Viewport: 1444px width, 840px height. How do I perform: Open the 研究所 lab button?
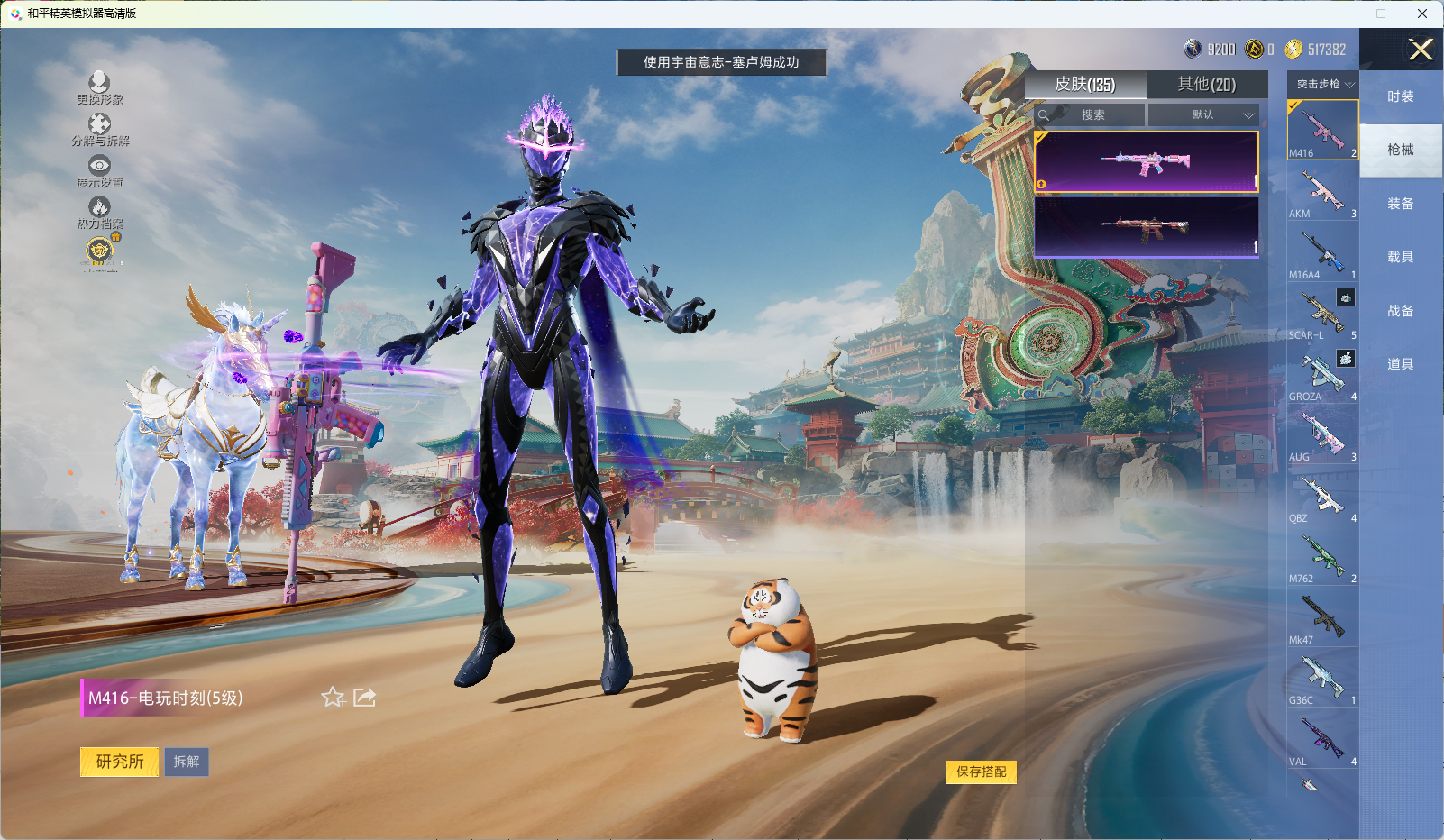(x=119, y=762)
